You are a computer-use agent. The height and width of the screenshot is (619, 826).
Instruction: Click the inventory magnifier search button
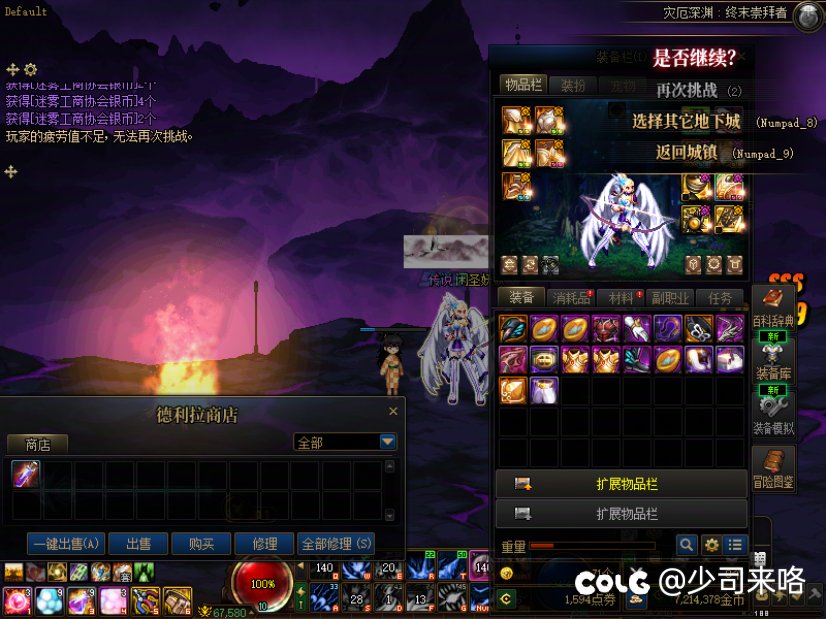click(x=686, y=545)
